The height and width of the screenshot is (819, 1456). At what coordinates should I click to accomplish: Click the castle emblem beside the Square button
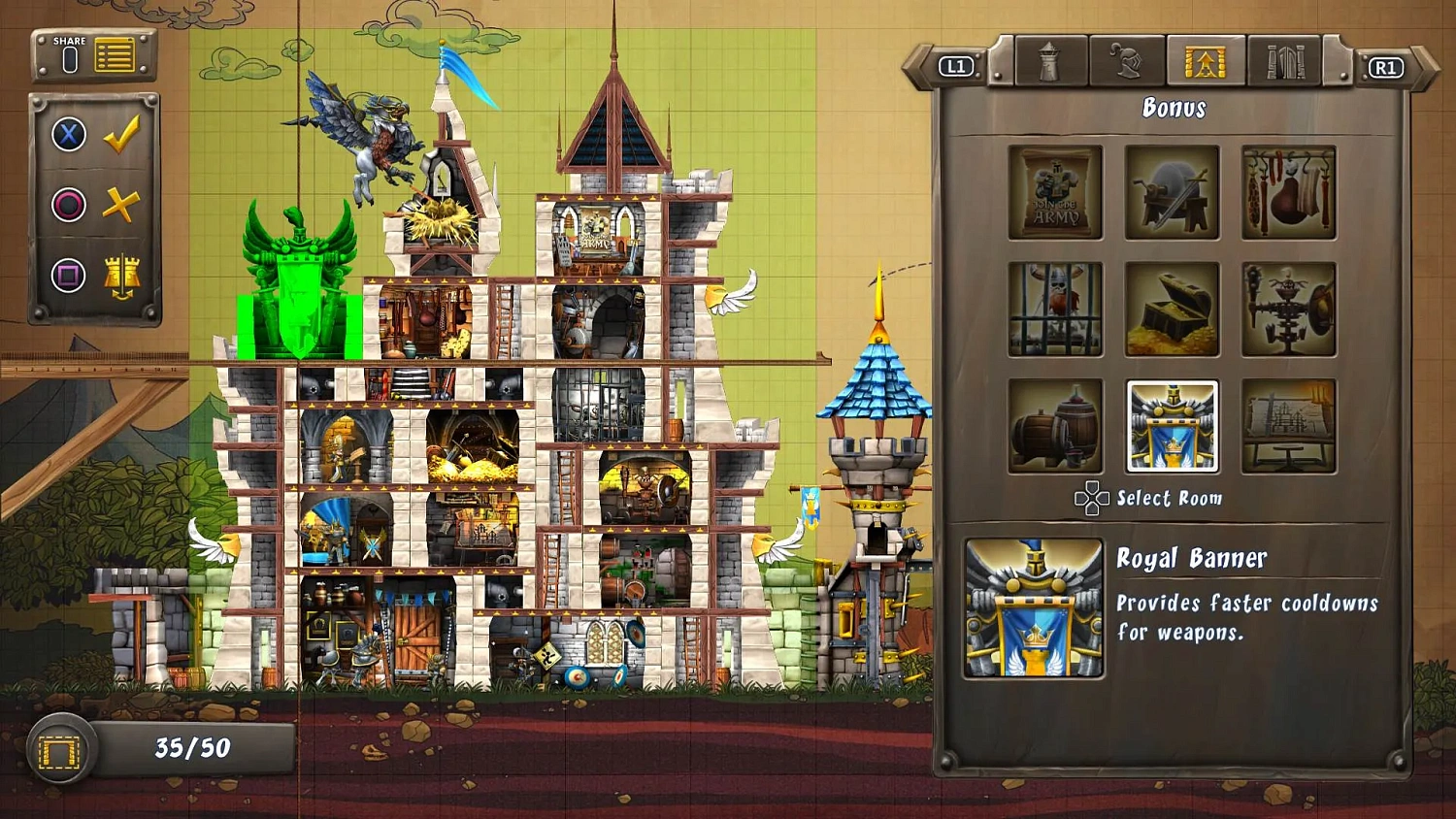click(120, 275)
